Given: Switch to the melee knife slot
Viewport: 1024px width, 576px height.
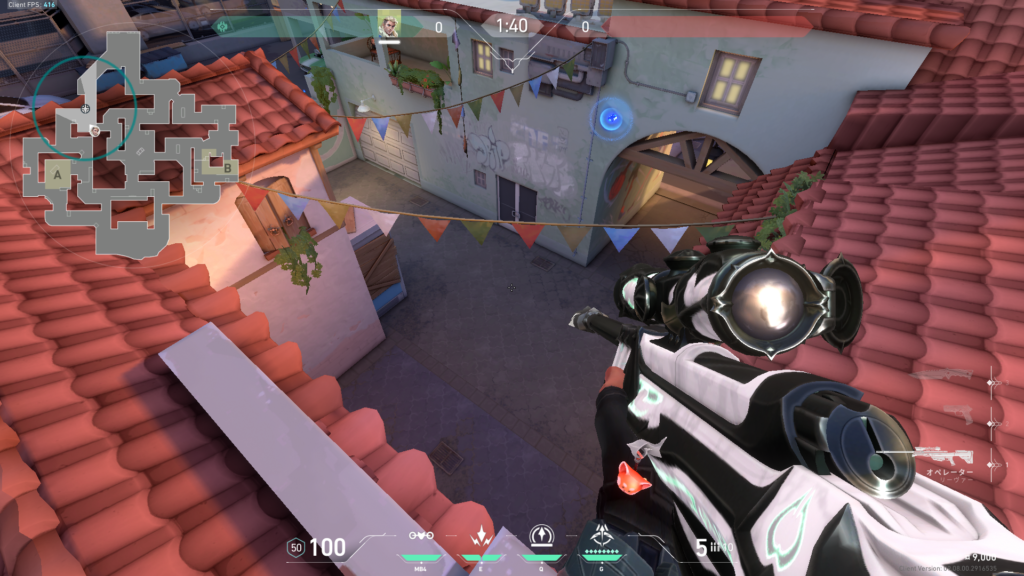Looking at the screenshot, I should pyautogui.click(x=944, y=376).
